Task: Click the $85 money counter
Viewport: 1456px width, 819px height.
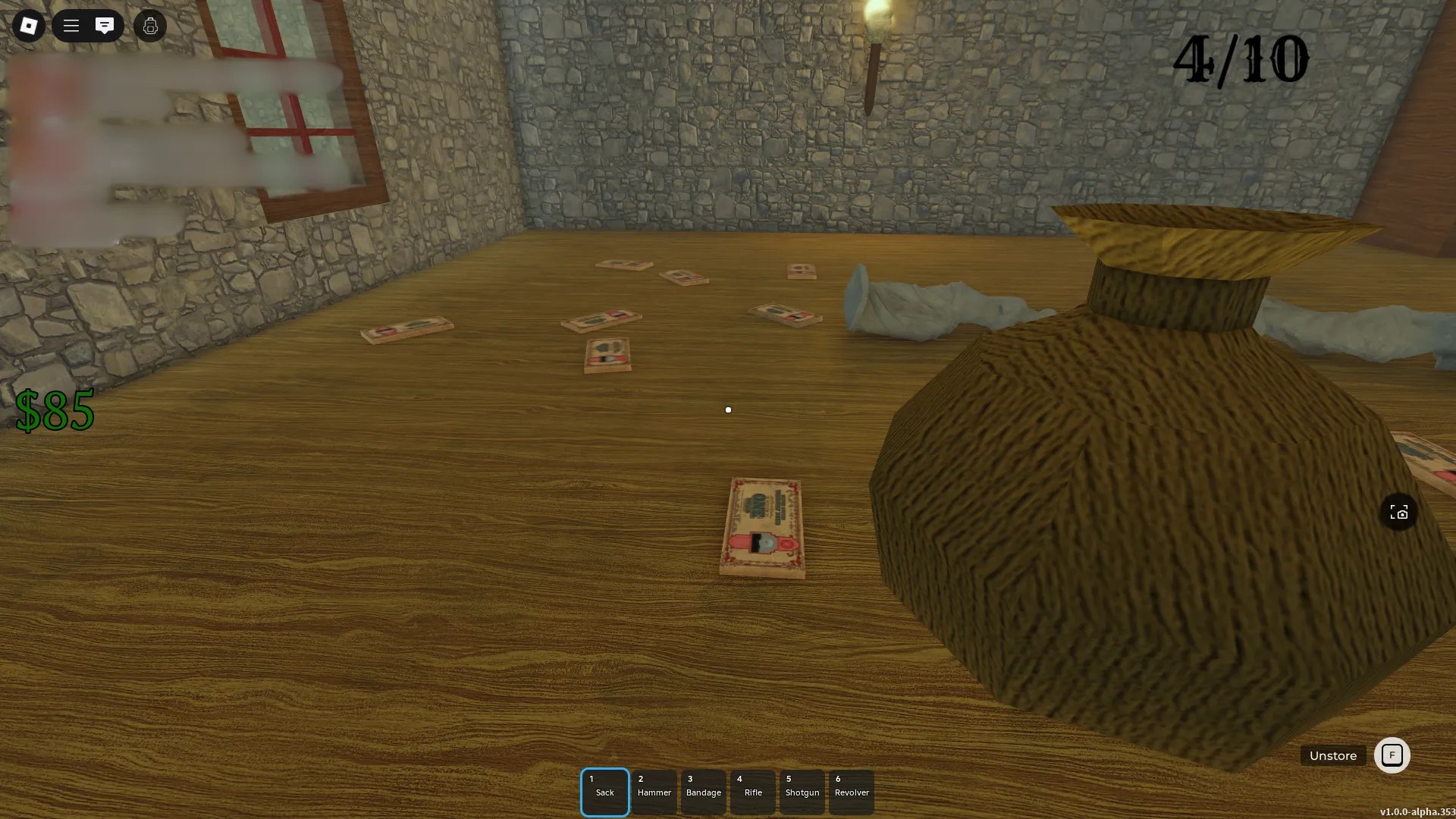Action: [x=55, y=411]
